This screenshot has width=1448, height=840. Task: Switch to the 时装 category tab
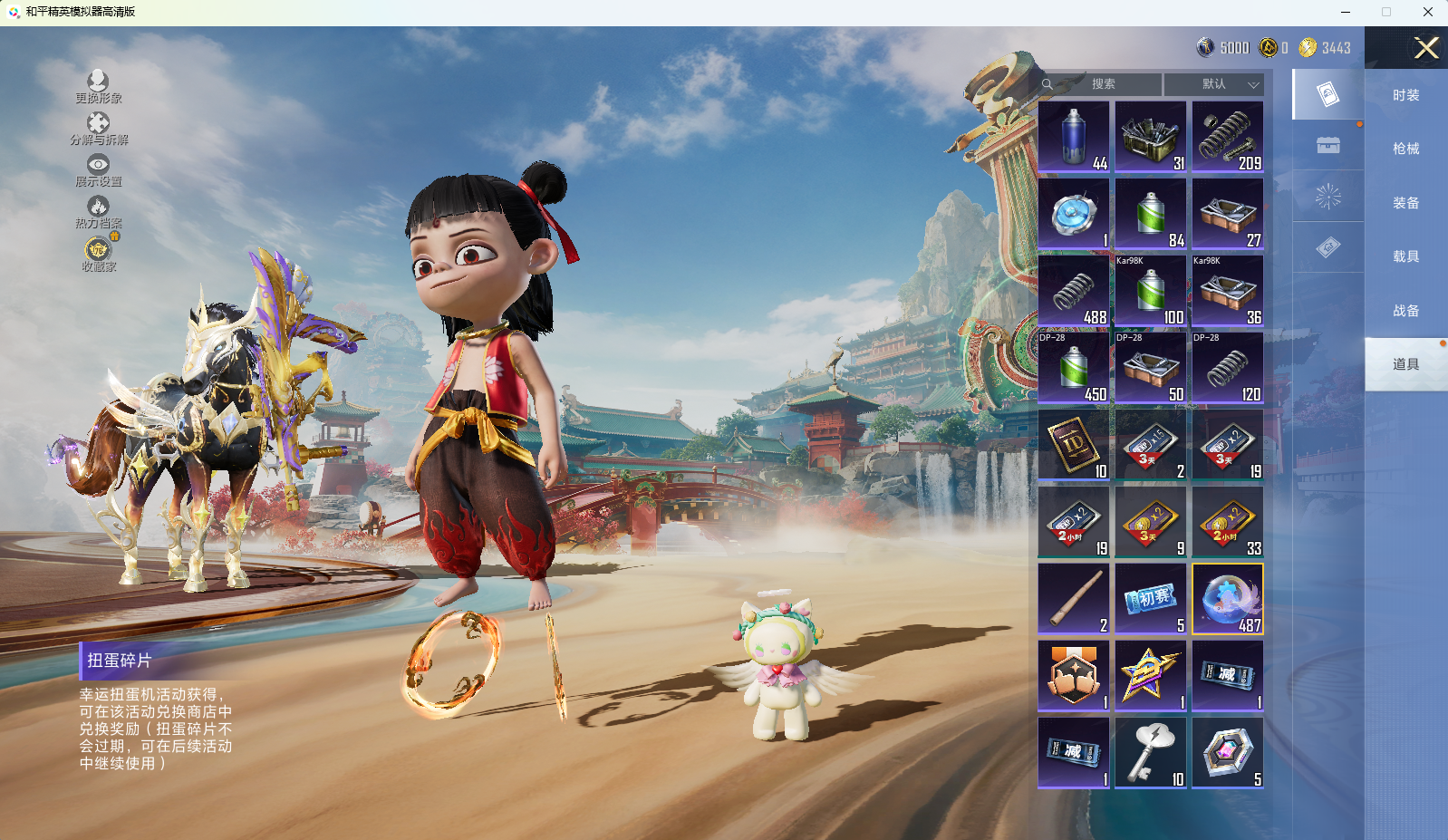(1405, 95)
